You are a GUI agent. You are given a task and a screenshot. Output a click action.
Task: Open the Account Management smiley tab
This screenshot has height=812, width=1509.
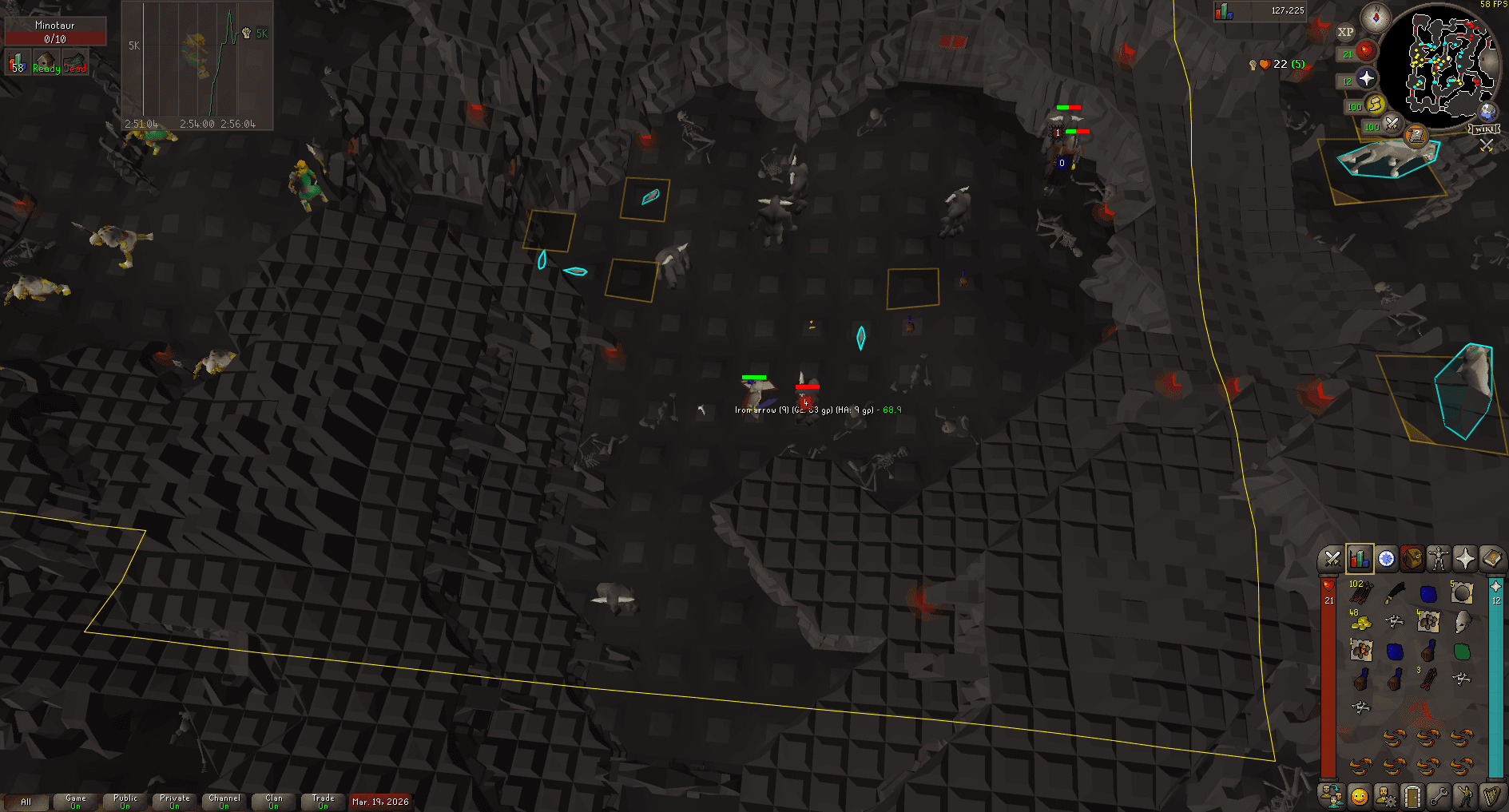click(x=1360, y=797)
